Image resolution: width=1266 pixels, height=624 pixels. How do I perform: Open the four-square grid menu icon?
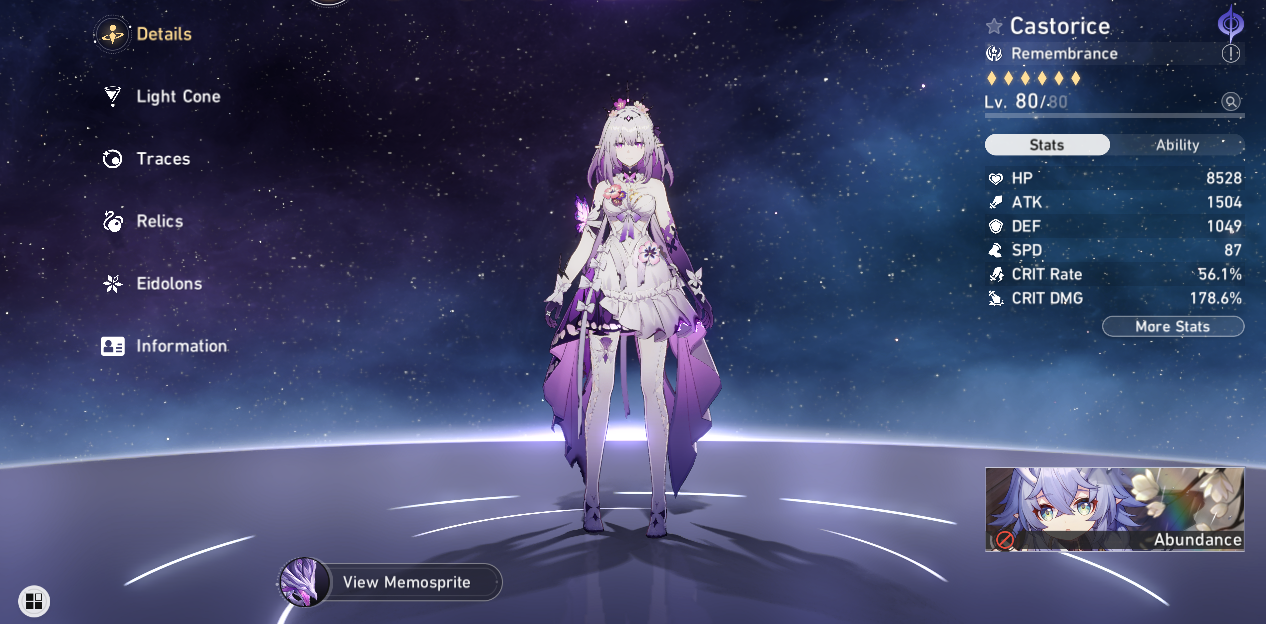[34, 601]
